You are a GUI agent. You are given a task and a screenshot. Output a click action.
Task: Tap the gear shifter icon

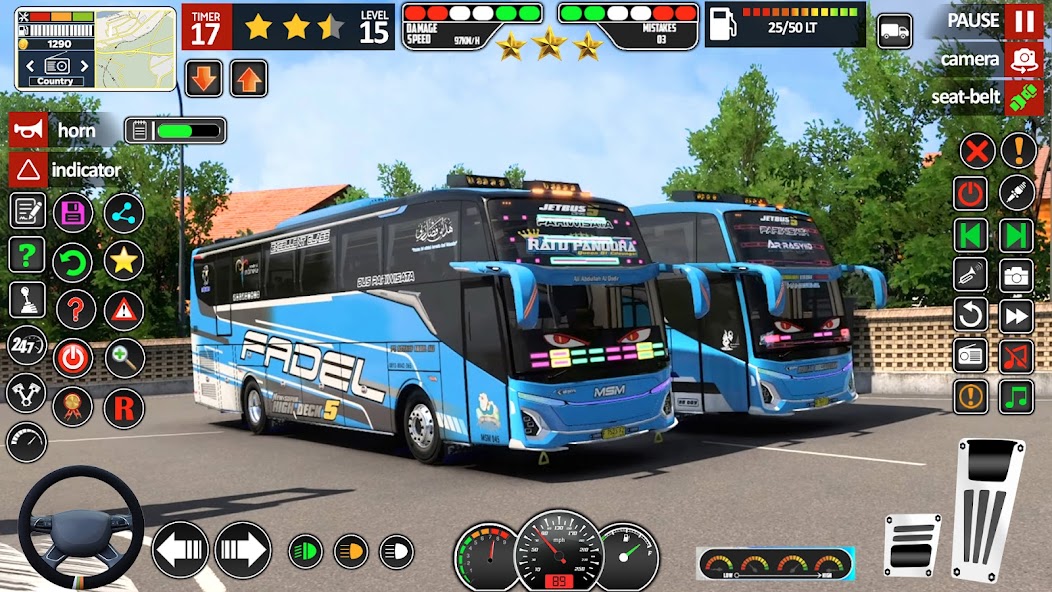pos(27,300)
